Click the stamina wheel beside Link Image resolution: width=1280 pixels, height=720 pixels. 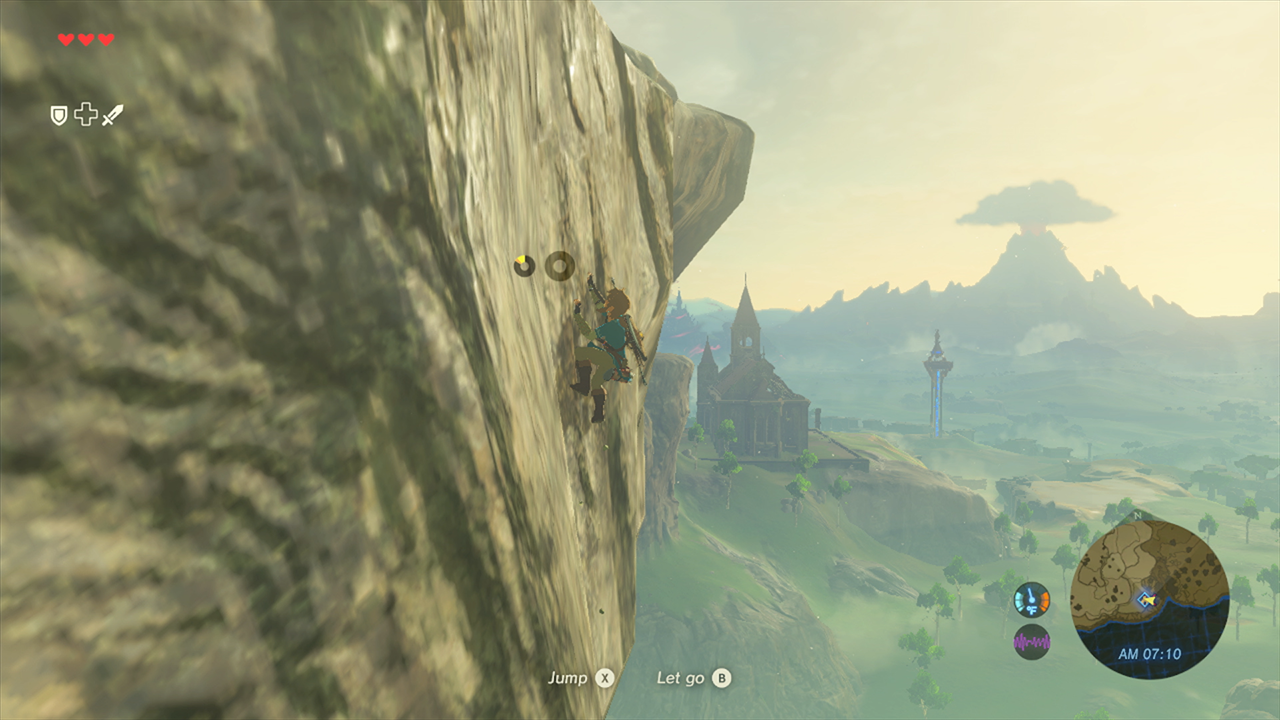[558, 266]
